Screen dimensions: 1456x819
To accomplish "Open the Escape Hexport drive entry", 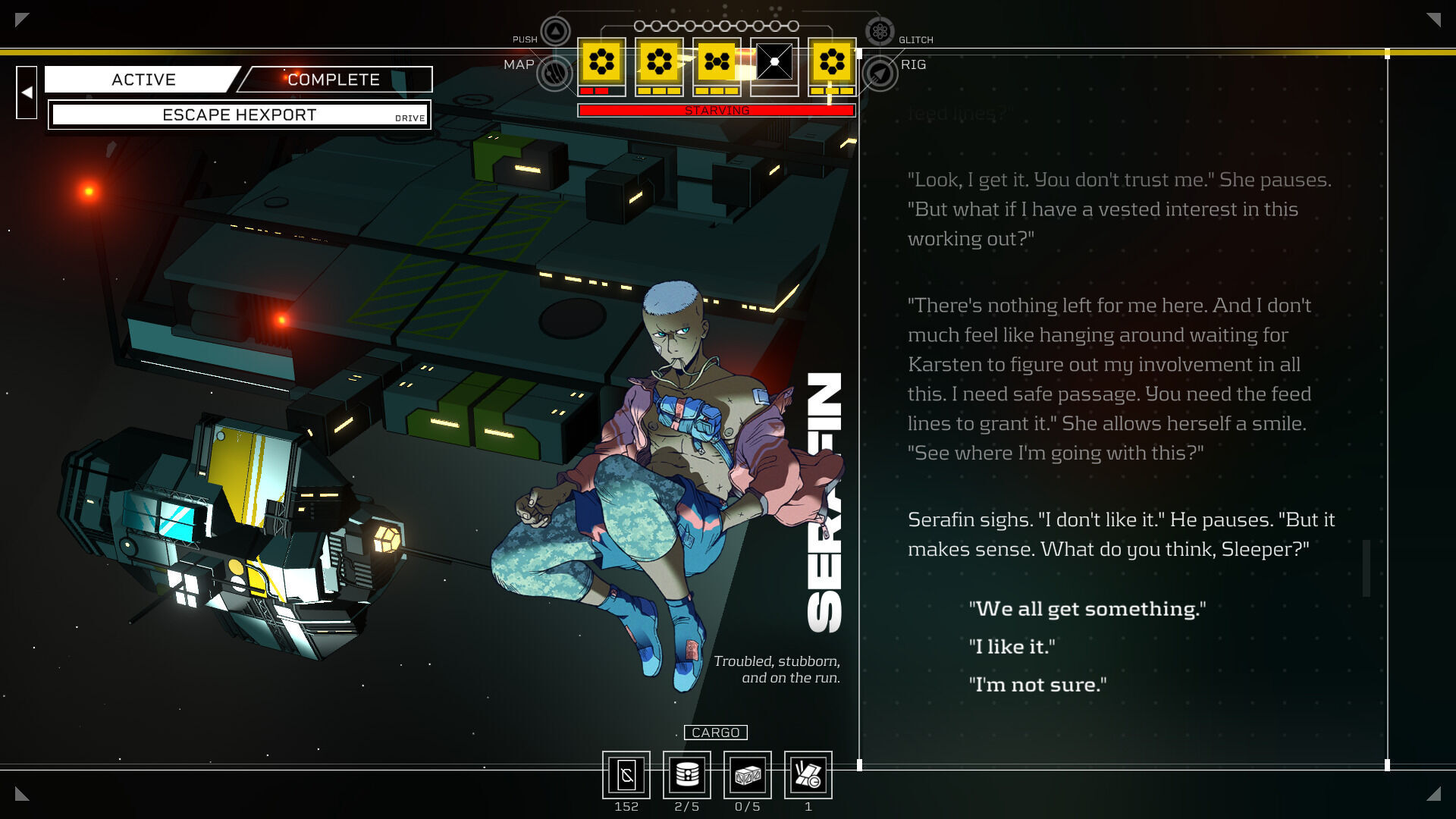I will tap(239, 115).
